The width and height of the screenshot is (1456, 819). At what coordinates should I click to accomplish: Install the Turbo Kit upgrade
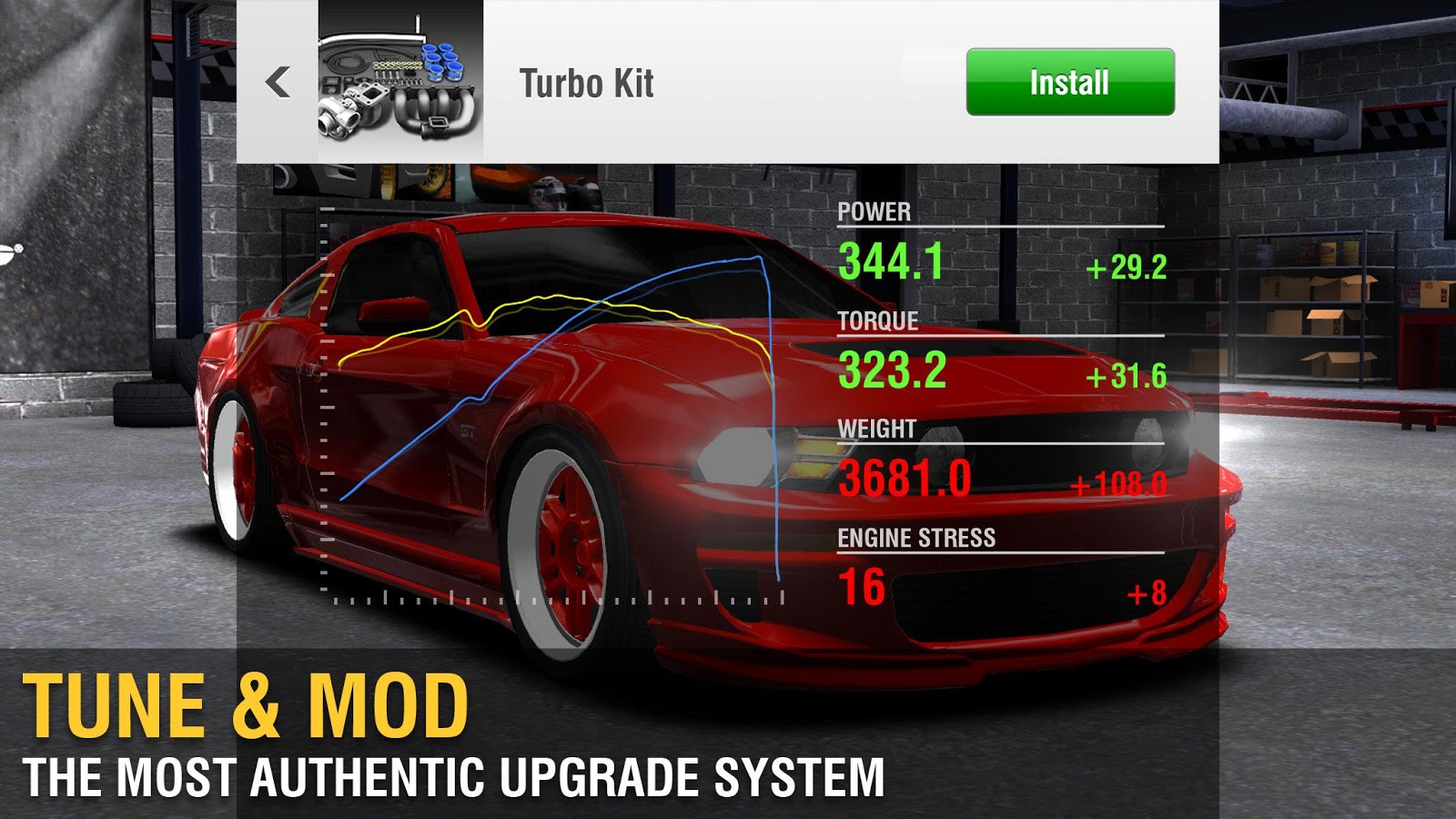click(x=1069, y=83)
